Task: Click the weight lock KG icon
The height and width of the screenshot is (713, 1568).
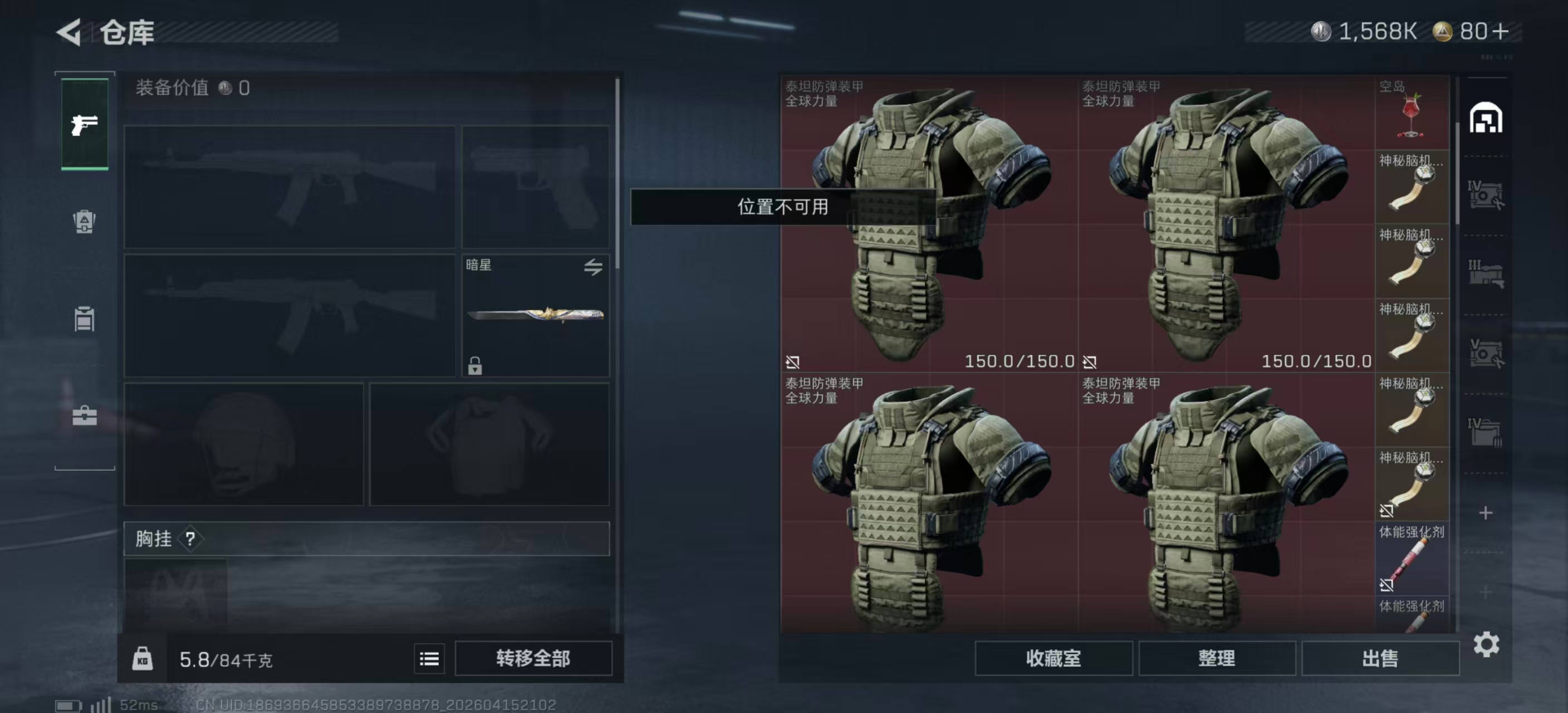Action: [143, 659]
